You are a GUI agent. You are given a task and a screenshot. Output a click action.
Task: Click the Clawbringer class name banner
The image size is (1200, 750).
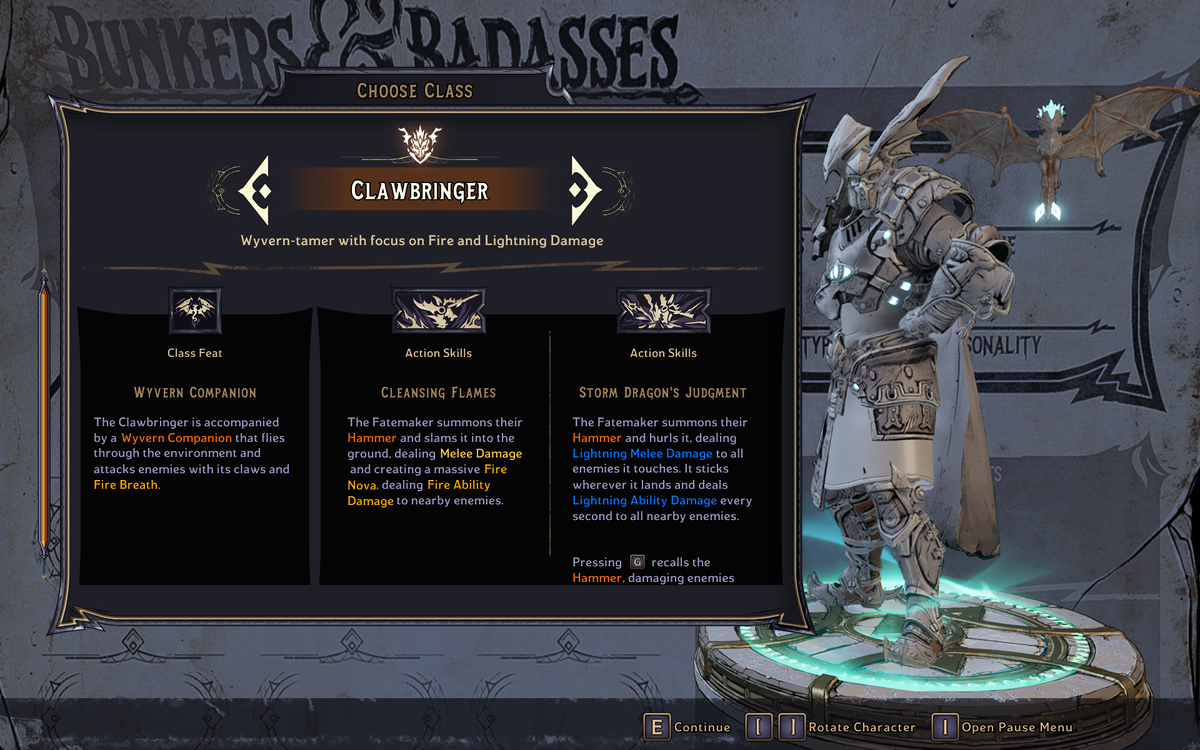point(419,190)
